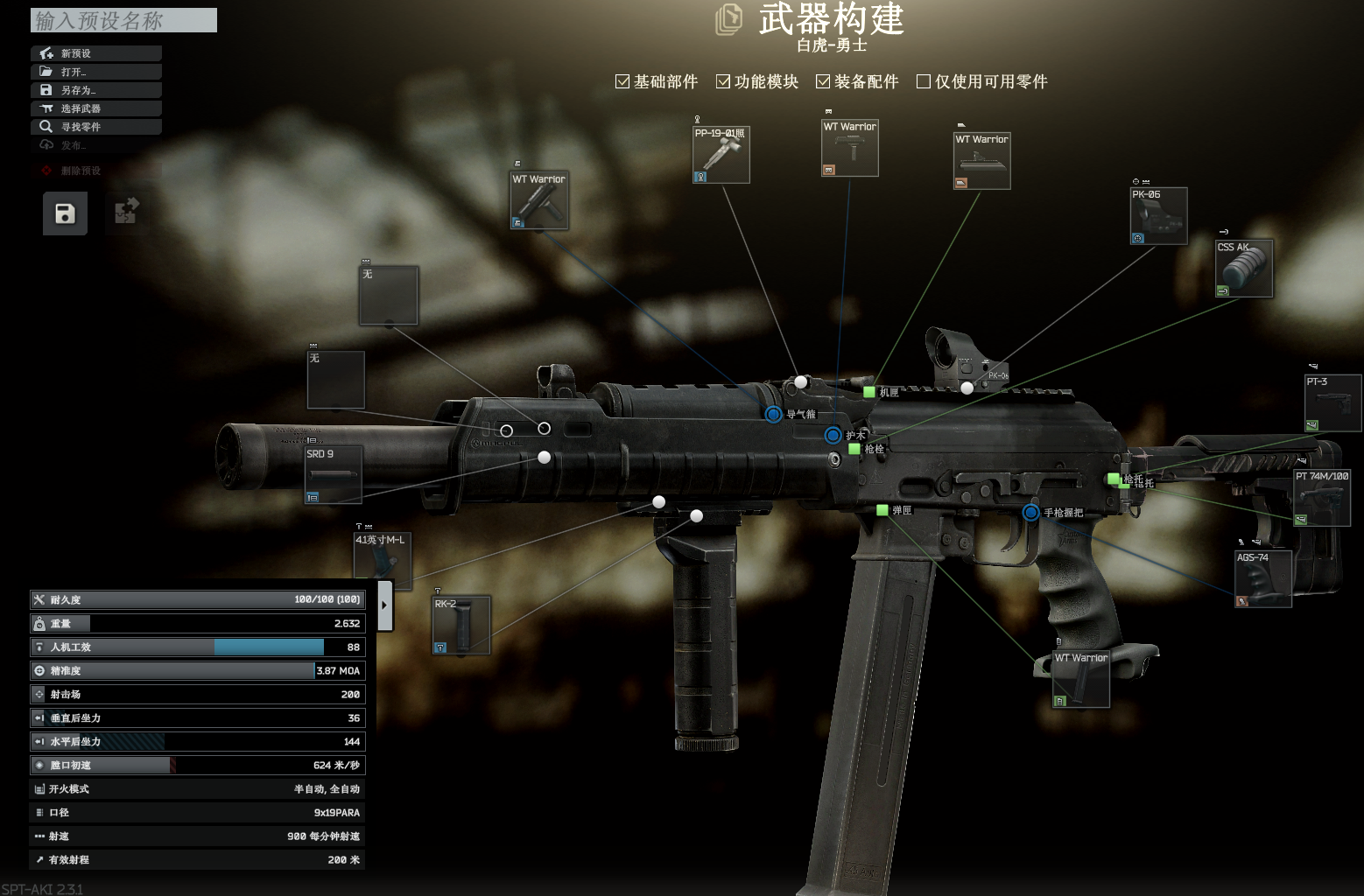Open Find Parts (寻找零件)
The height and width of the screenshot is (896, 1364).
[96, 127]
